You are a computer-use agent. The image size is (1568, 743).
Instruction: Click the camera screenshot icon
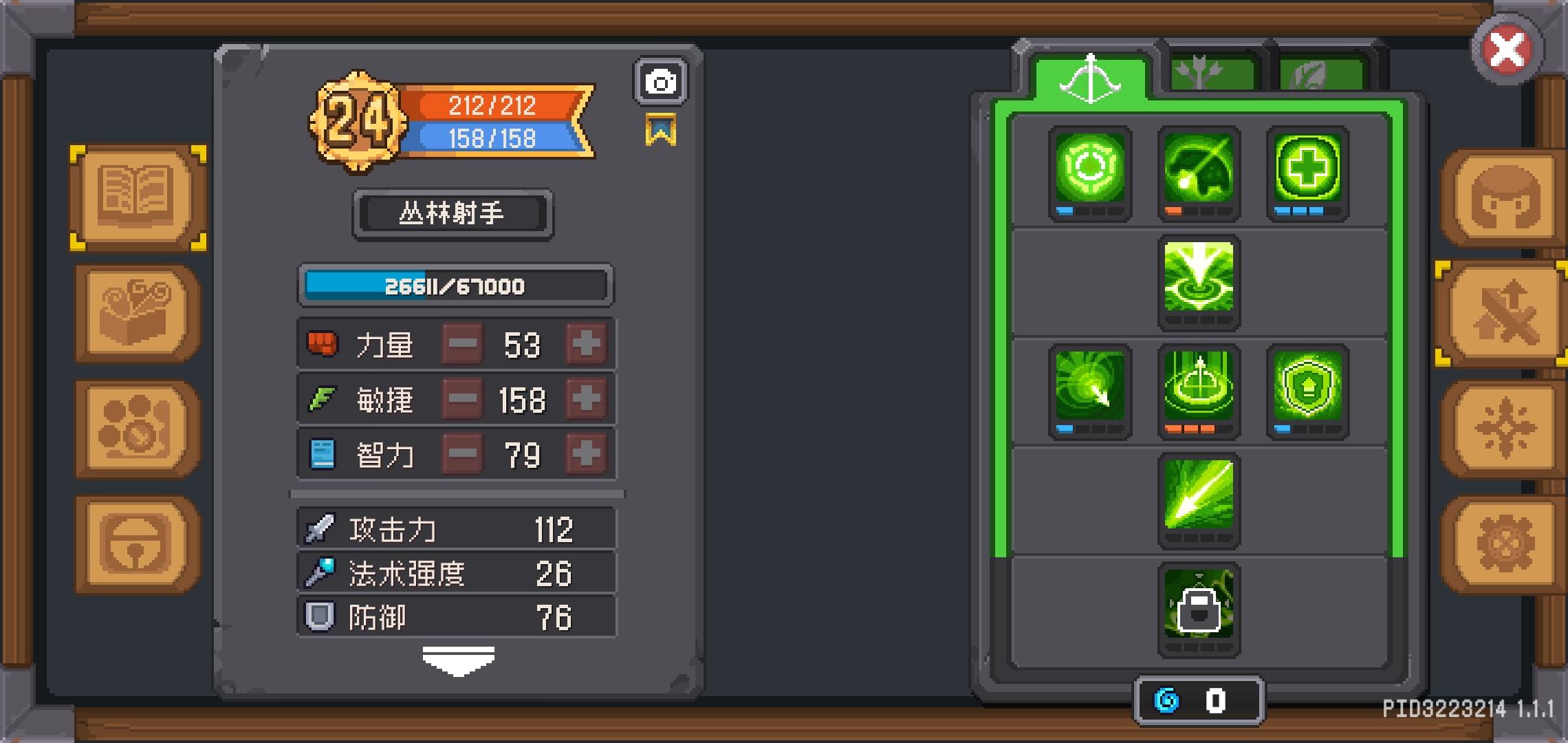pos(661,81)
